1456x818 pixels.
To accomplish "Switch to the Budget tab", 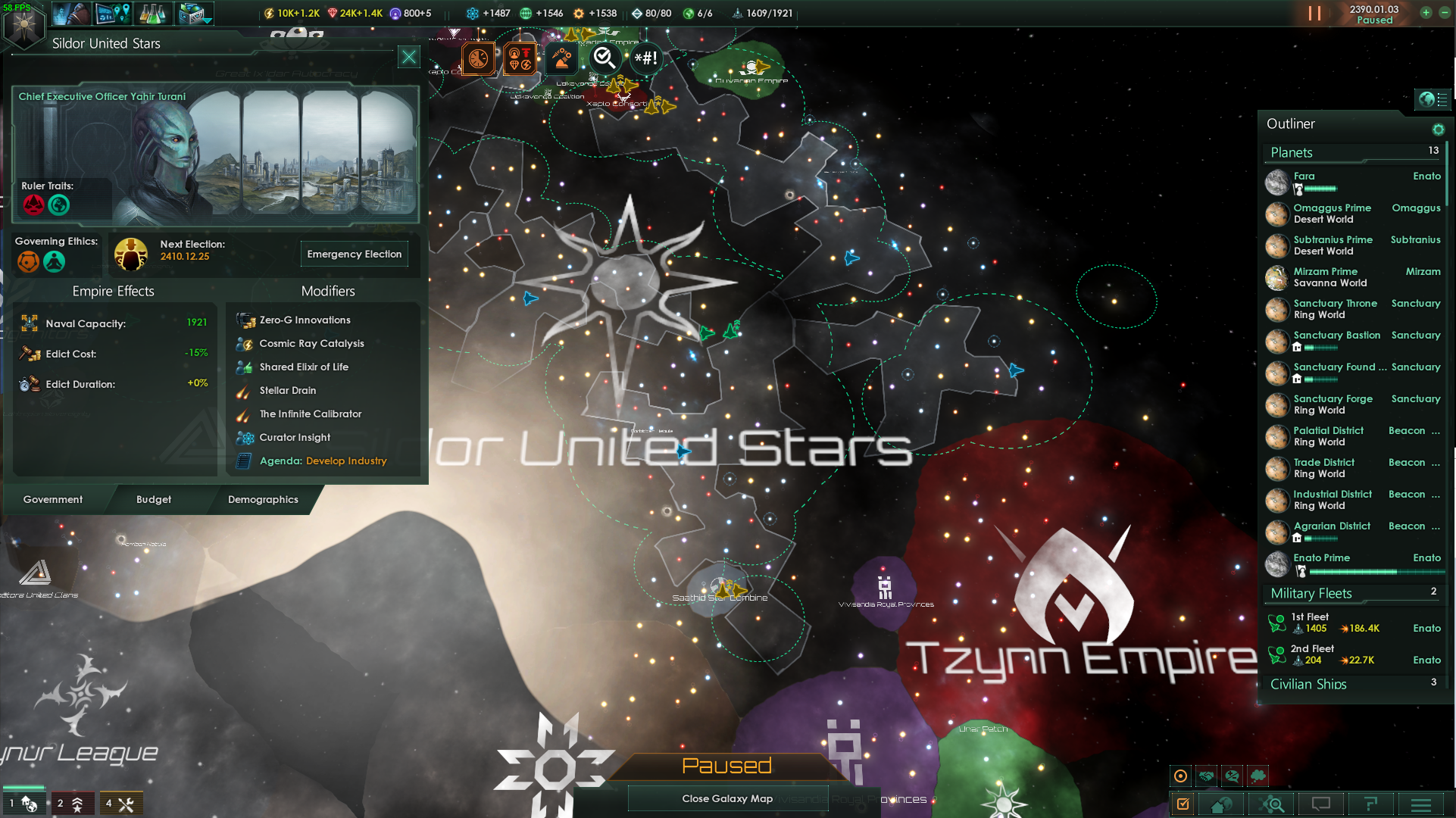I will tap(153, 499).
